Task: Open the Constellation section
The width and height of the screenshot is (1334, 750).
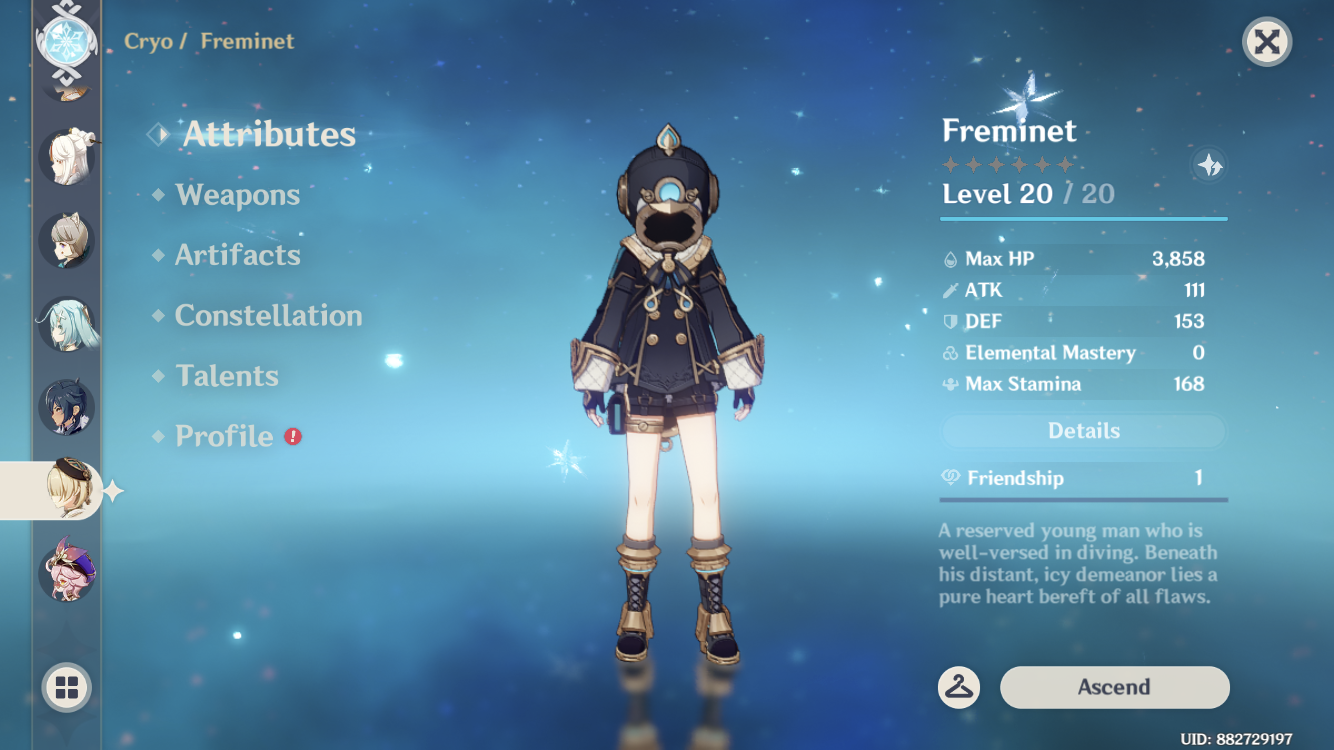Action: tap(268, 315)
